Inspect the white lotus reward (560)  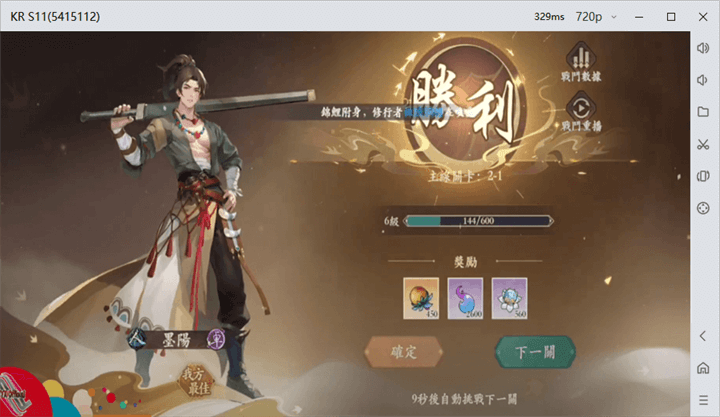[x=510, y=299]
